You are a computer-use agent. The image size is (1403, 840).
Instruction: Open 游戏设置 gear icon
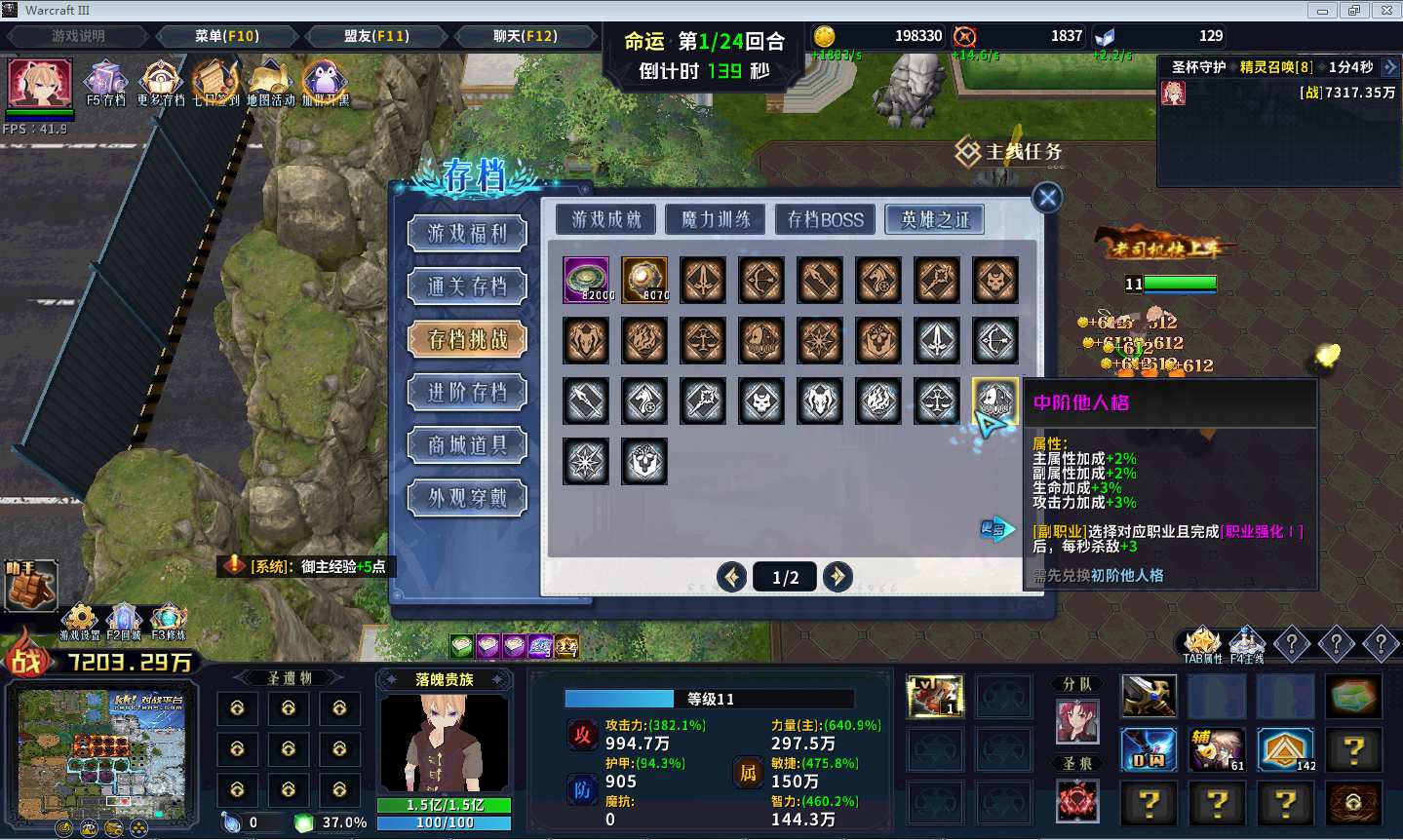coord(80,618)
